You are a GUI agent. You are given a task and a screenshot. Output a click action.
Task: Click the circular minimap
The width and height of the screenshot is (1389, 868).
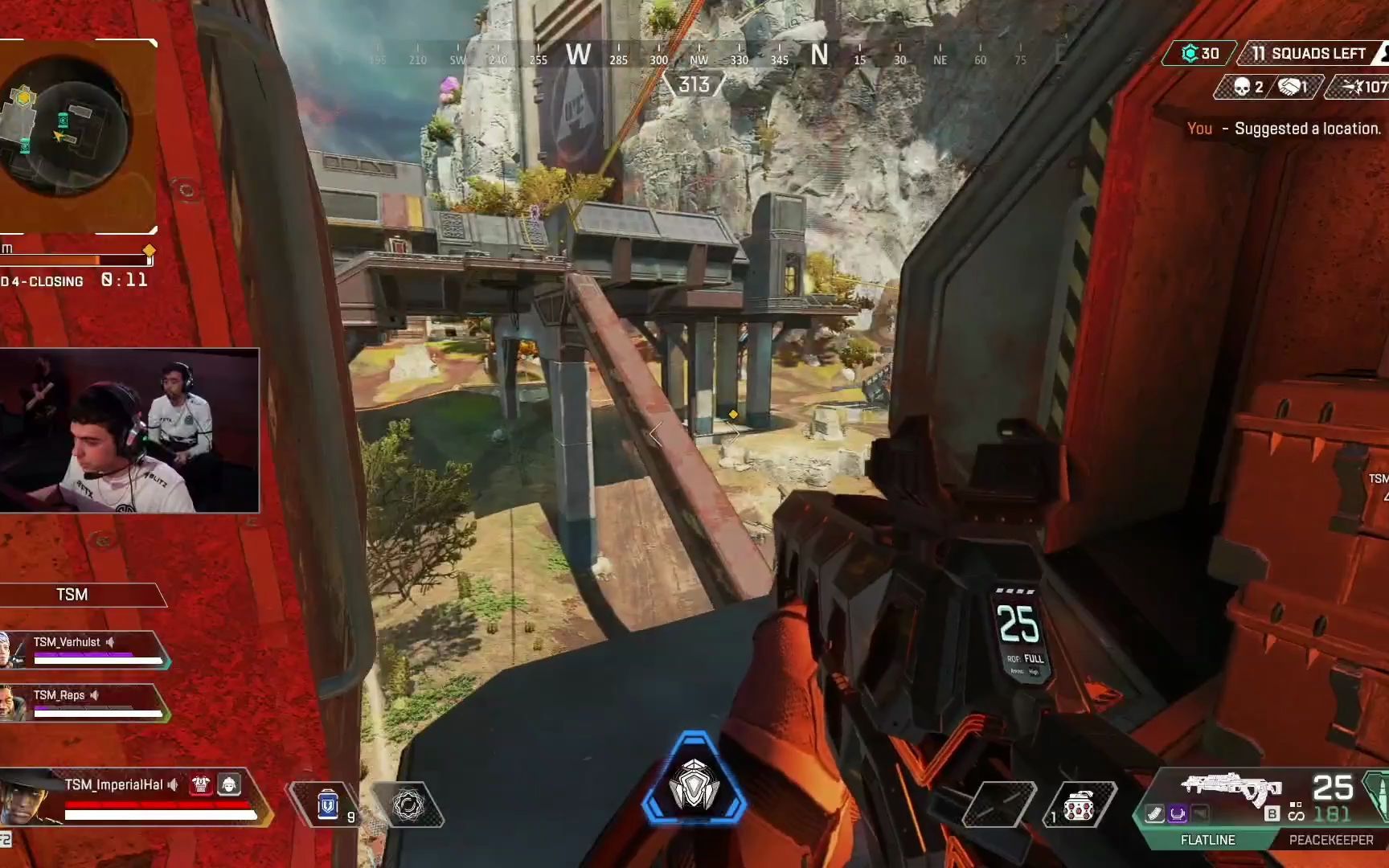click(x=64, y=129)
